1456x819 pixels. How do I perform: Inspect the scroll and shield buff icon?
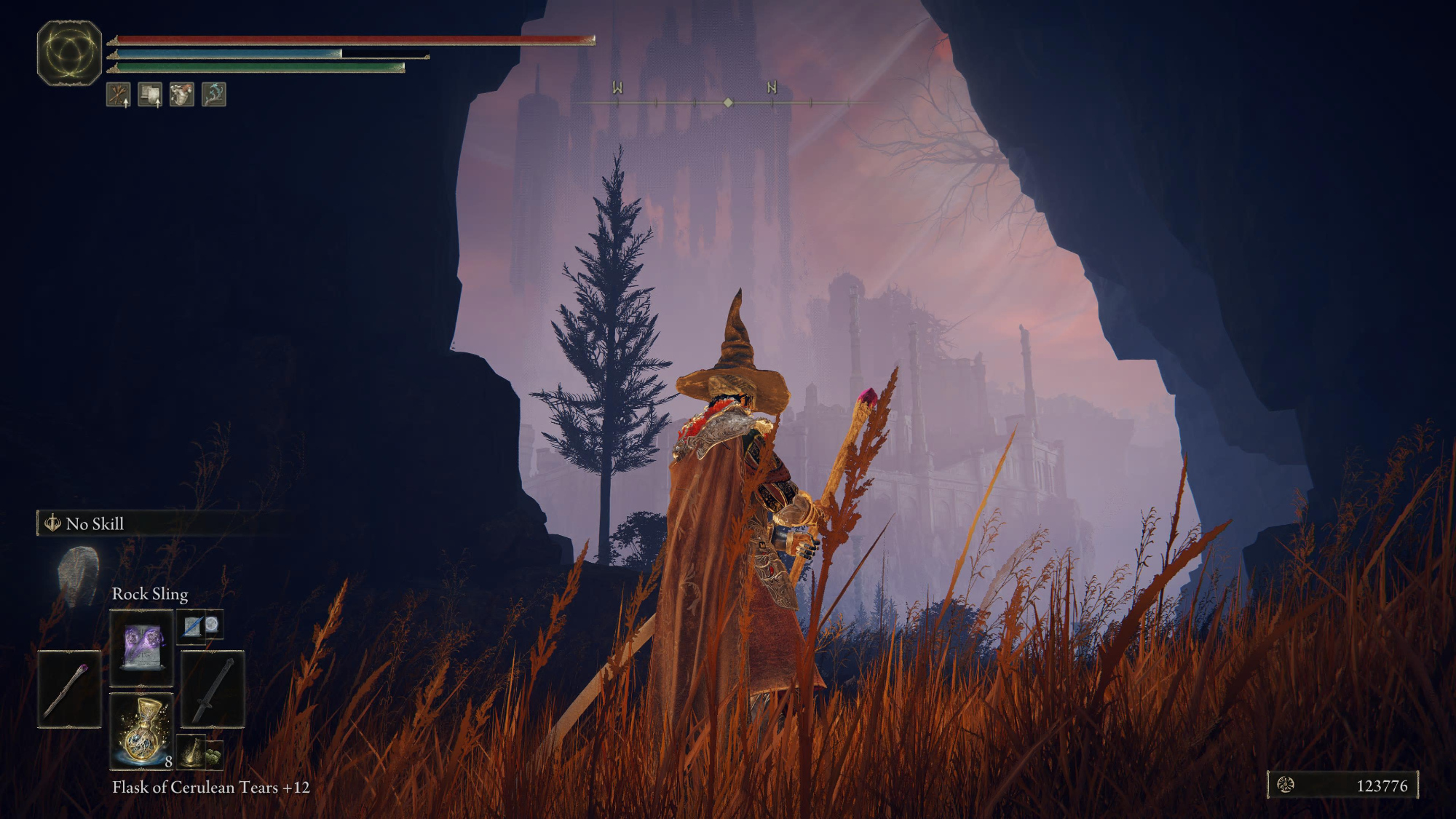click(150, 95)
